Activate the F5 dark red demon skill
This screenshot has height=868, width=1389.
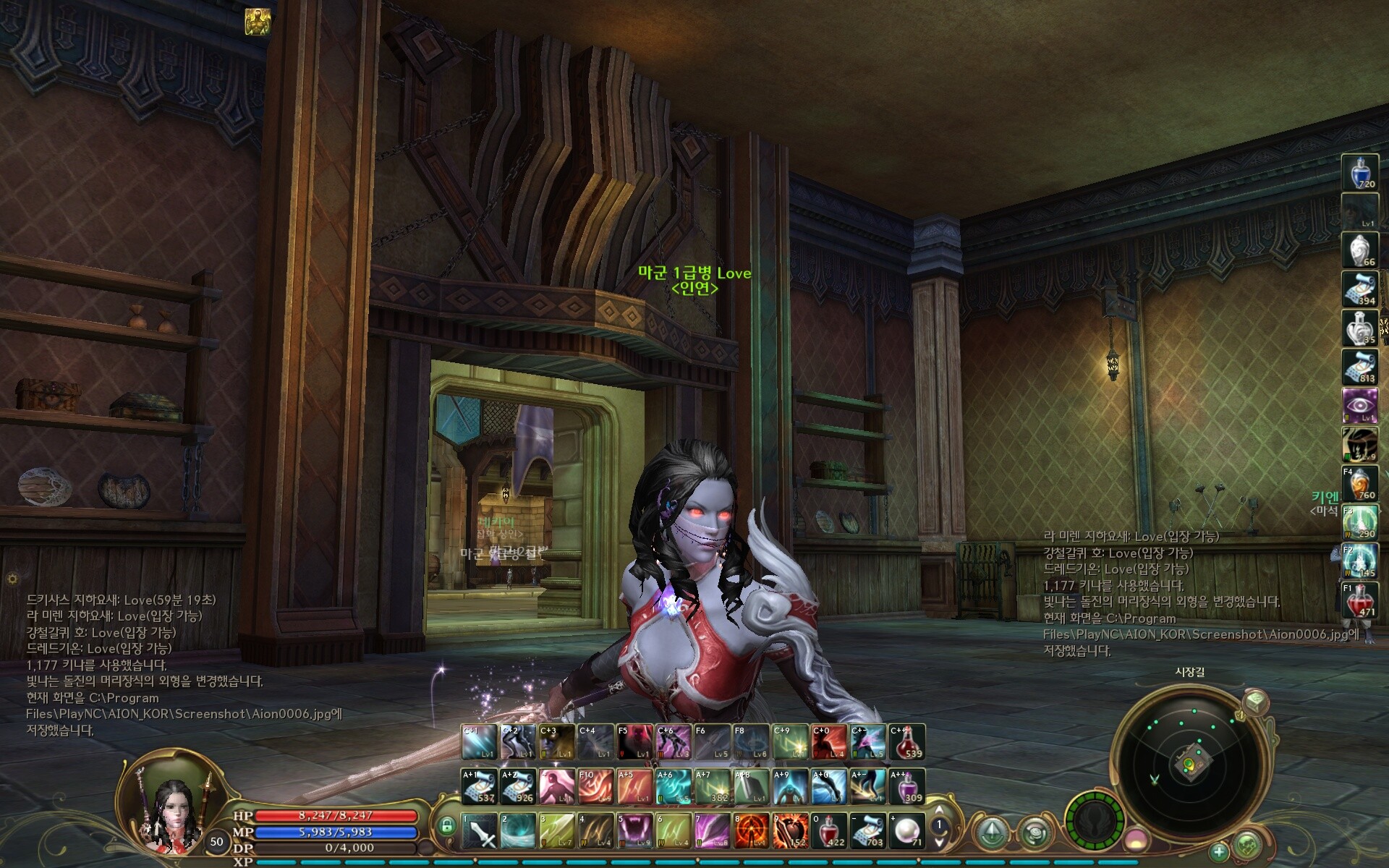[634, 742]
